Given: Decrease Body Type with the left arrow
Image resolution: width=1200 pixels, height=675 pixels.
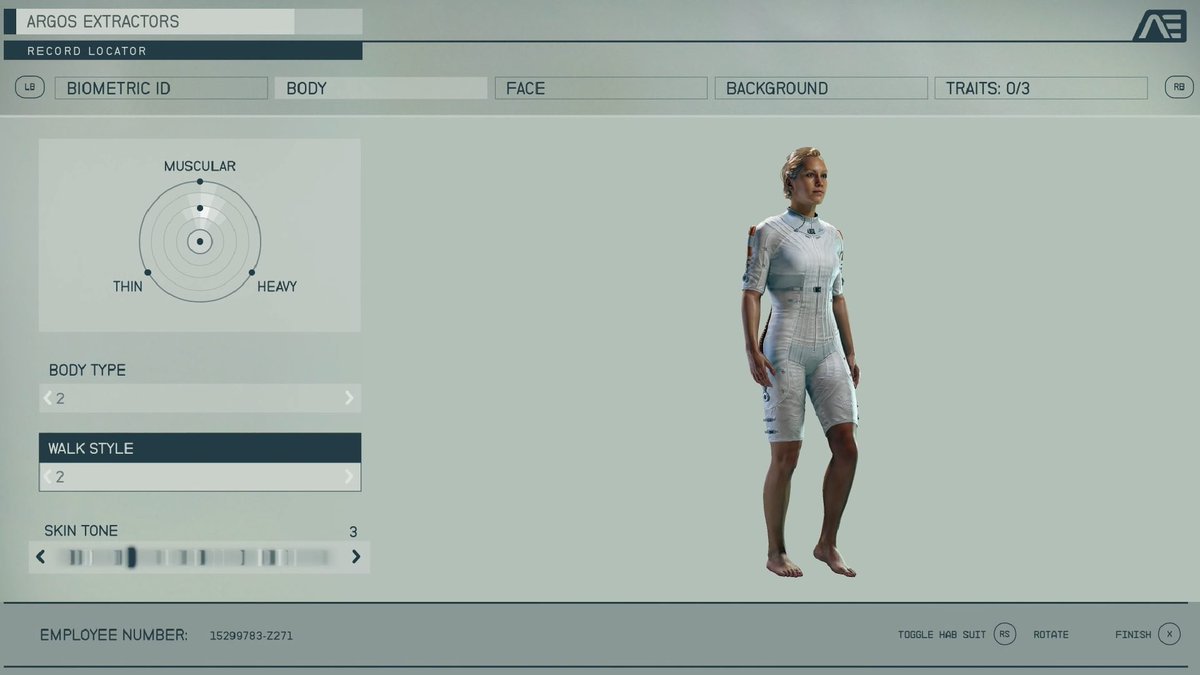Looking at the screenshot, I should (48, 398).
